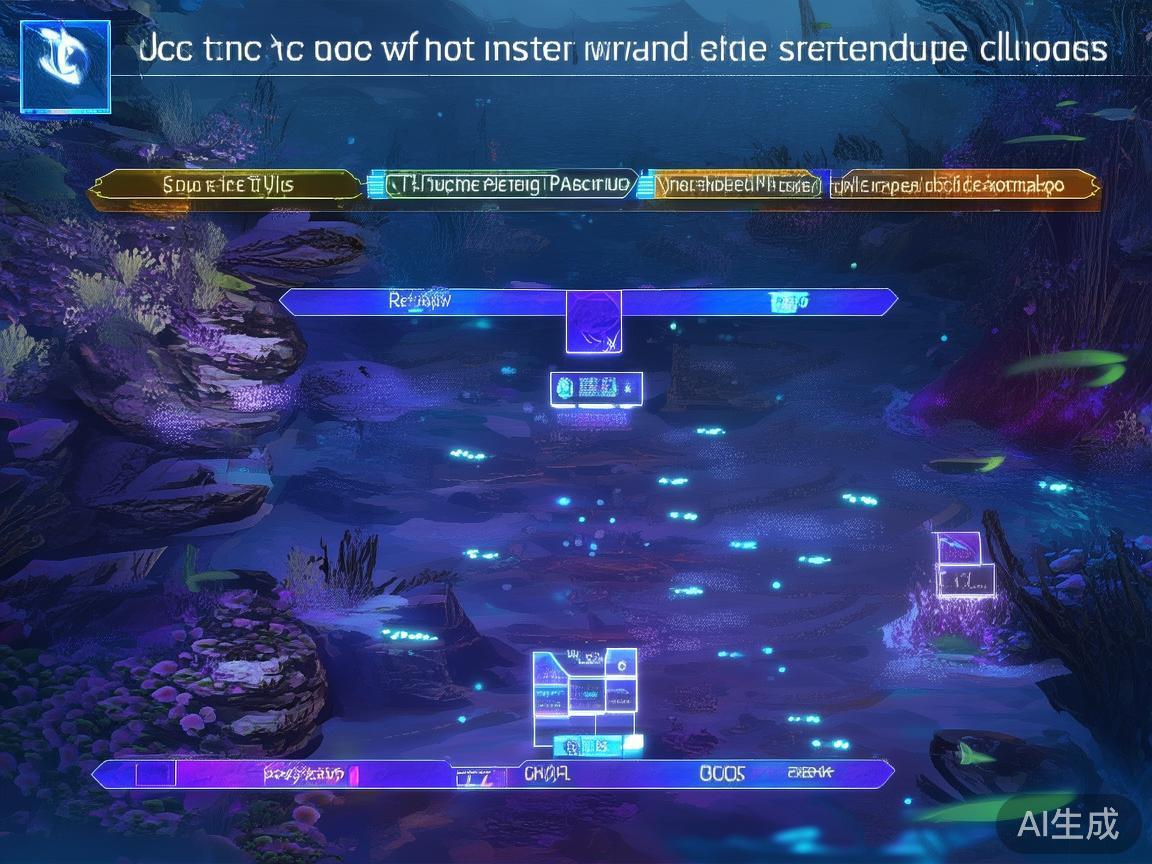Activate the rightmost bottom bar label

[x=811, y=773]
